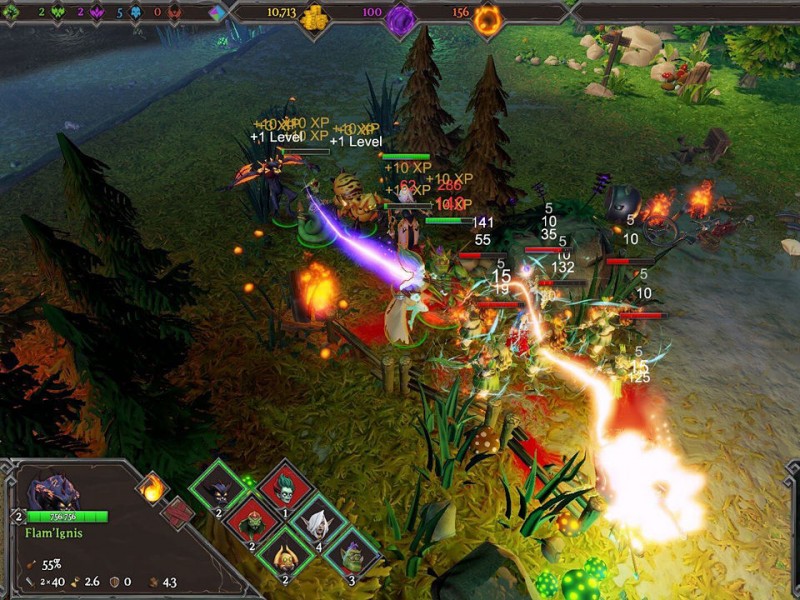Select the dark bat-creature squad tile
The width and height of the screenshot is (800, 600).
(x=220, y=489)
